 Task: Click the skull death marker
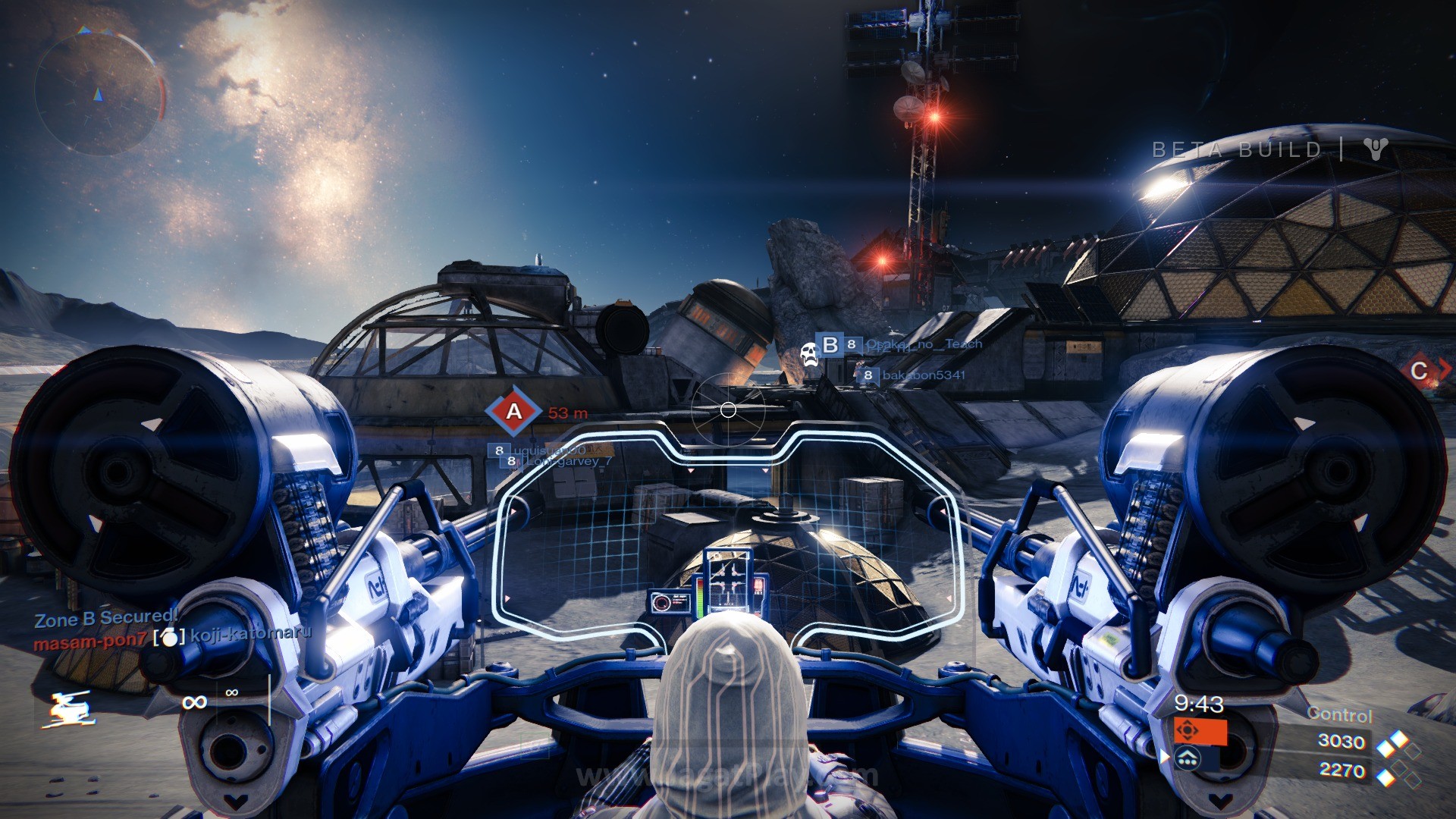809,354
